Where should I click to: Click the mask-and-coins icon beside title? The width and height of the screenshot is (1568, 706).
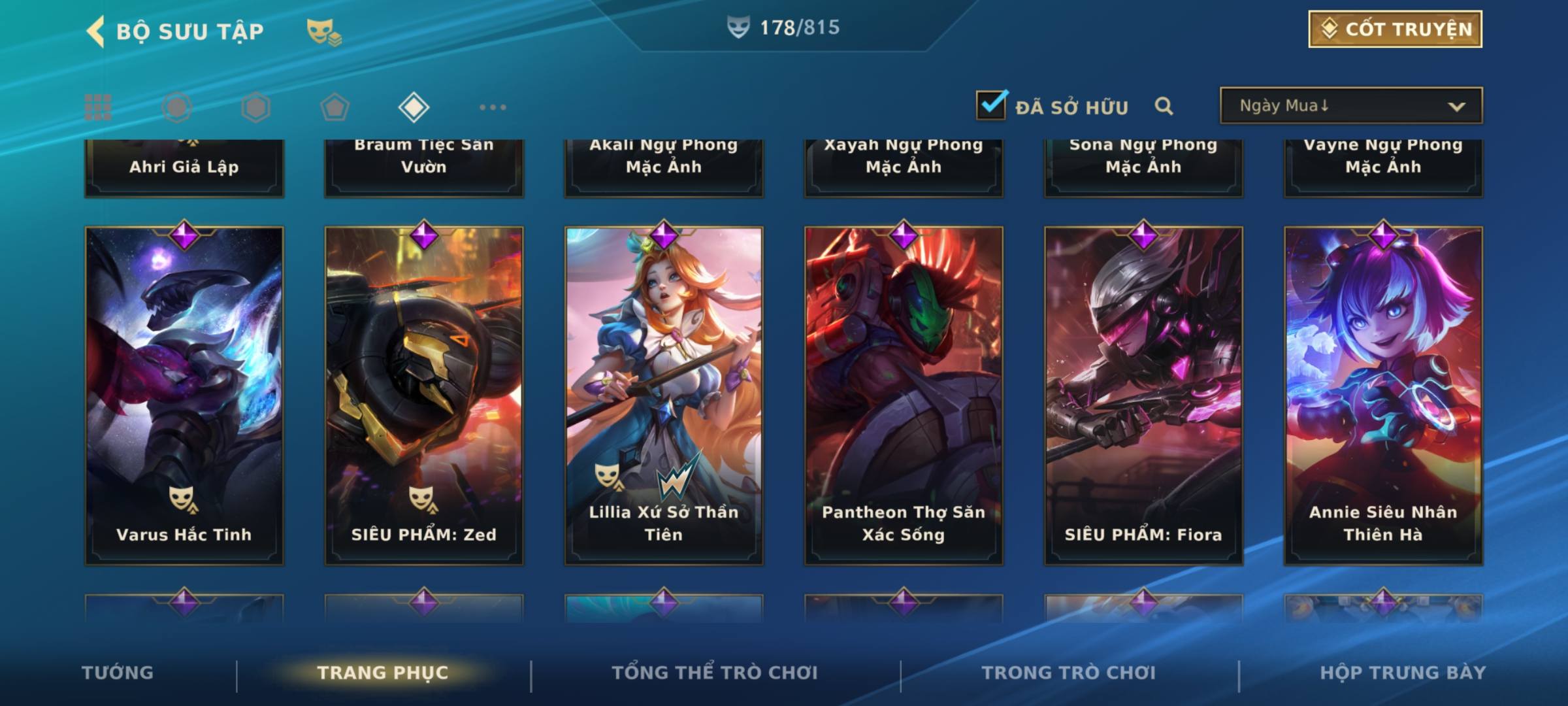(x=323, y=32)
